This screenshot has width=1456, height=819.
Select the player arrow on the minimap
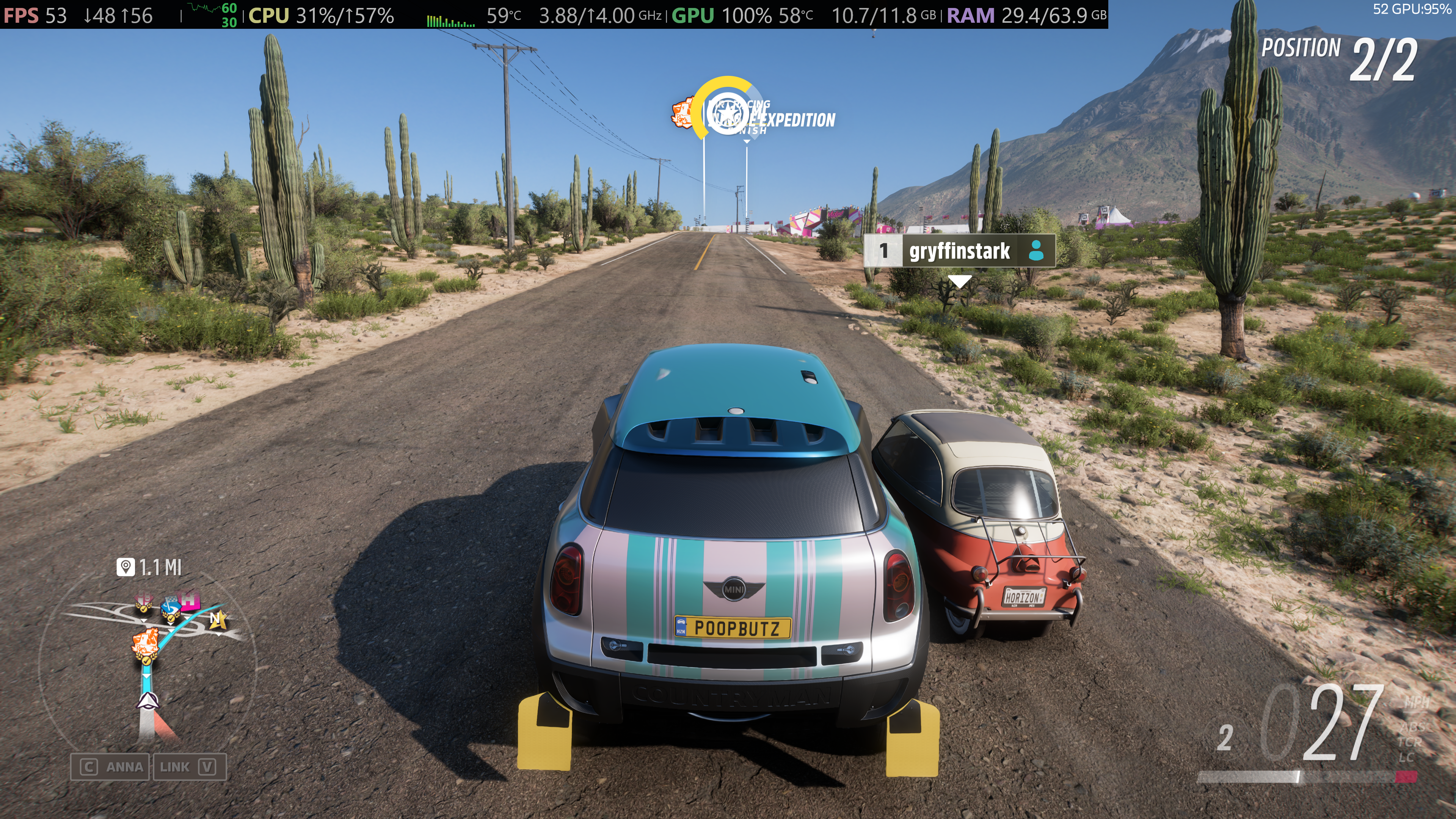point(147,701)
